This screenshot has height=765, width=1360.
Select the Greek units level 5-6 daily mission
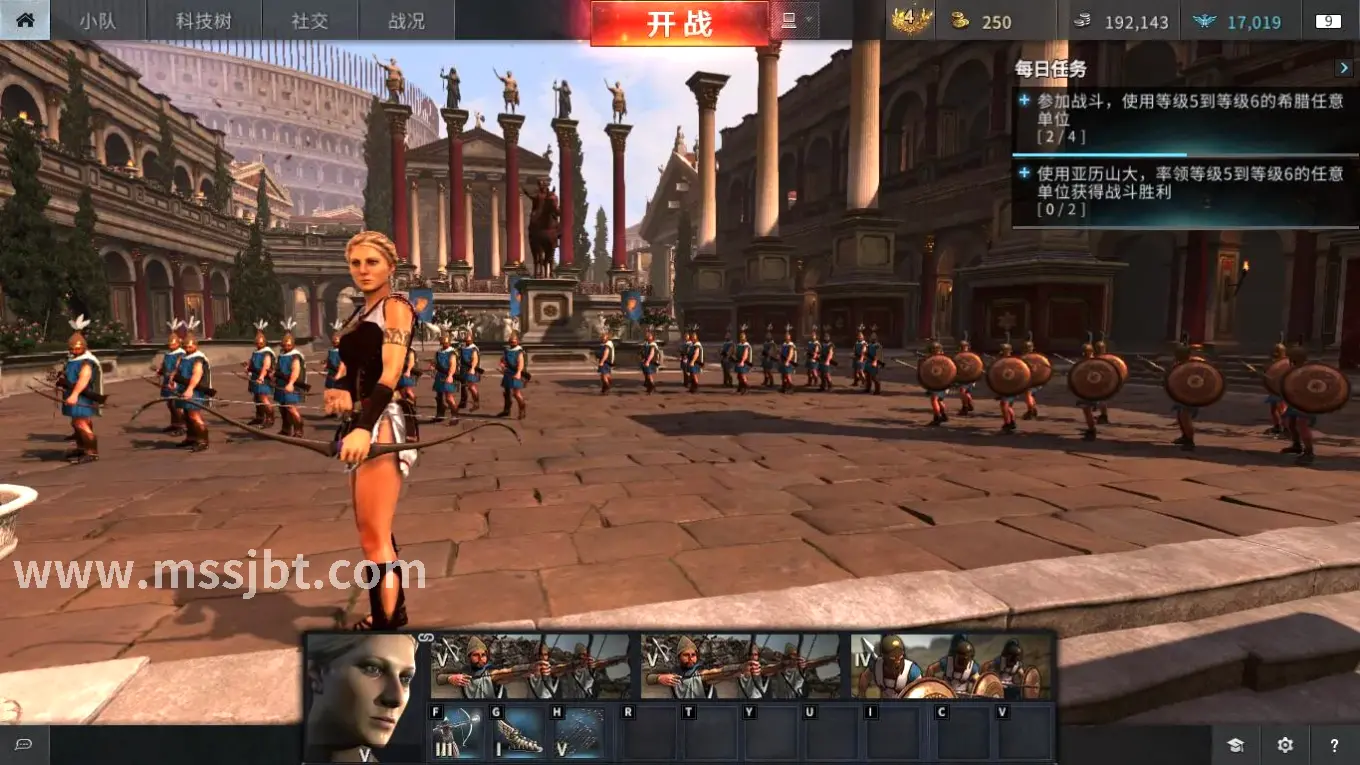pyautogui.click(x=1184, y=118)
